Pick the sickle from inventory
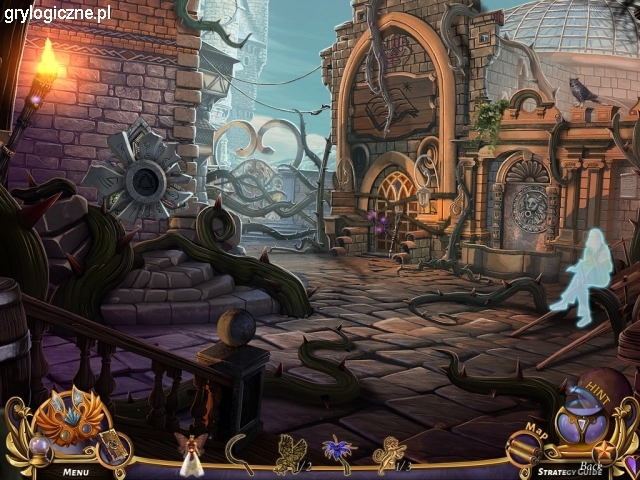This screenshot has width=640, height=480. point(239,450)
